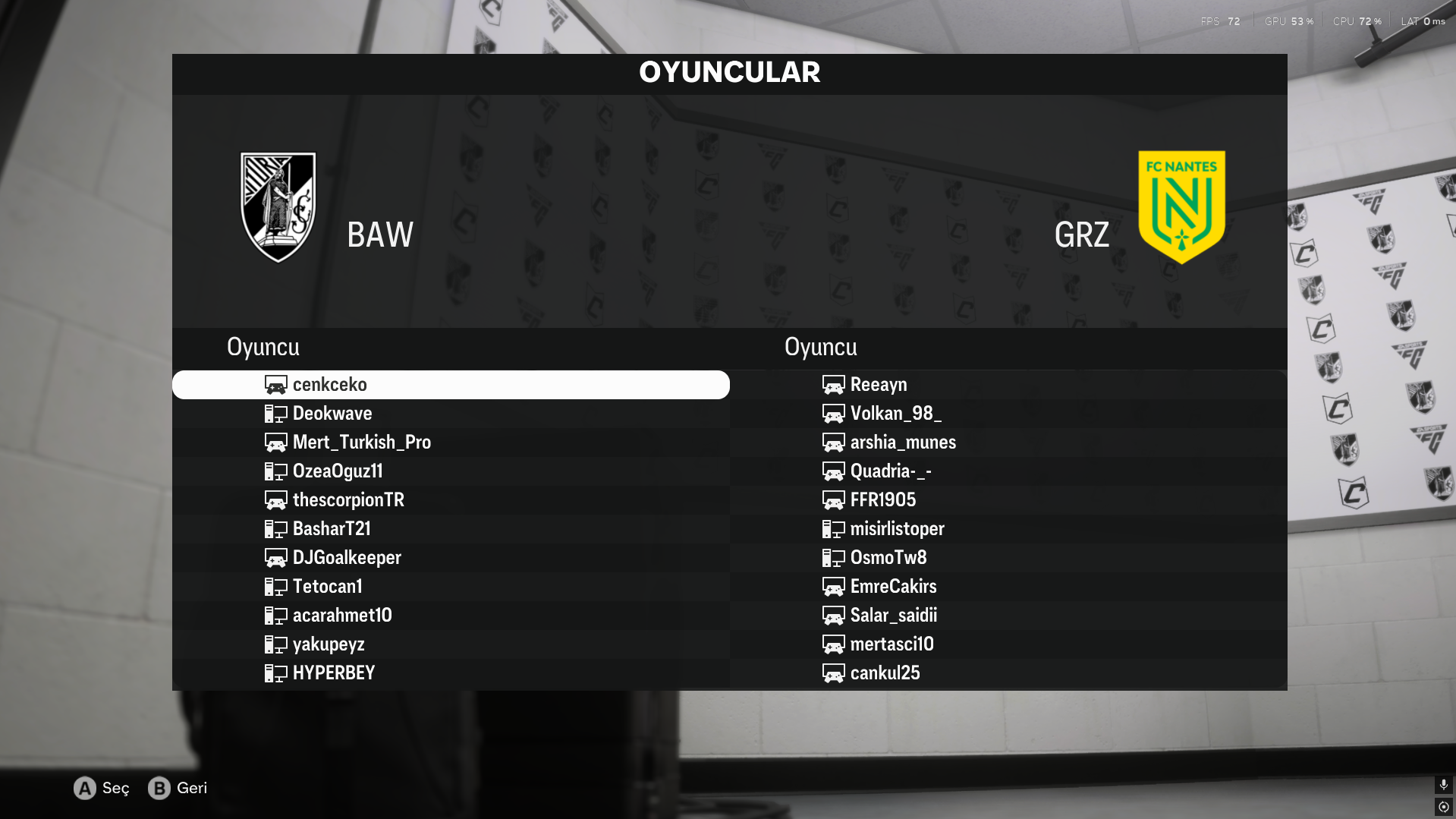Choose the HYPERBEY player row
This screenshot has width=1456, height=819.
click(334, 673)
